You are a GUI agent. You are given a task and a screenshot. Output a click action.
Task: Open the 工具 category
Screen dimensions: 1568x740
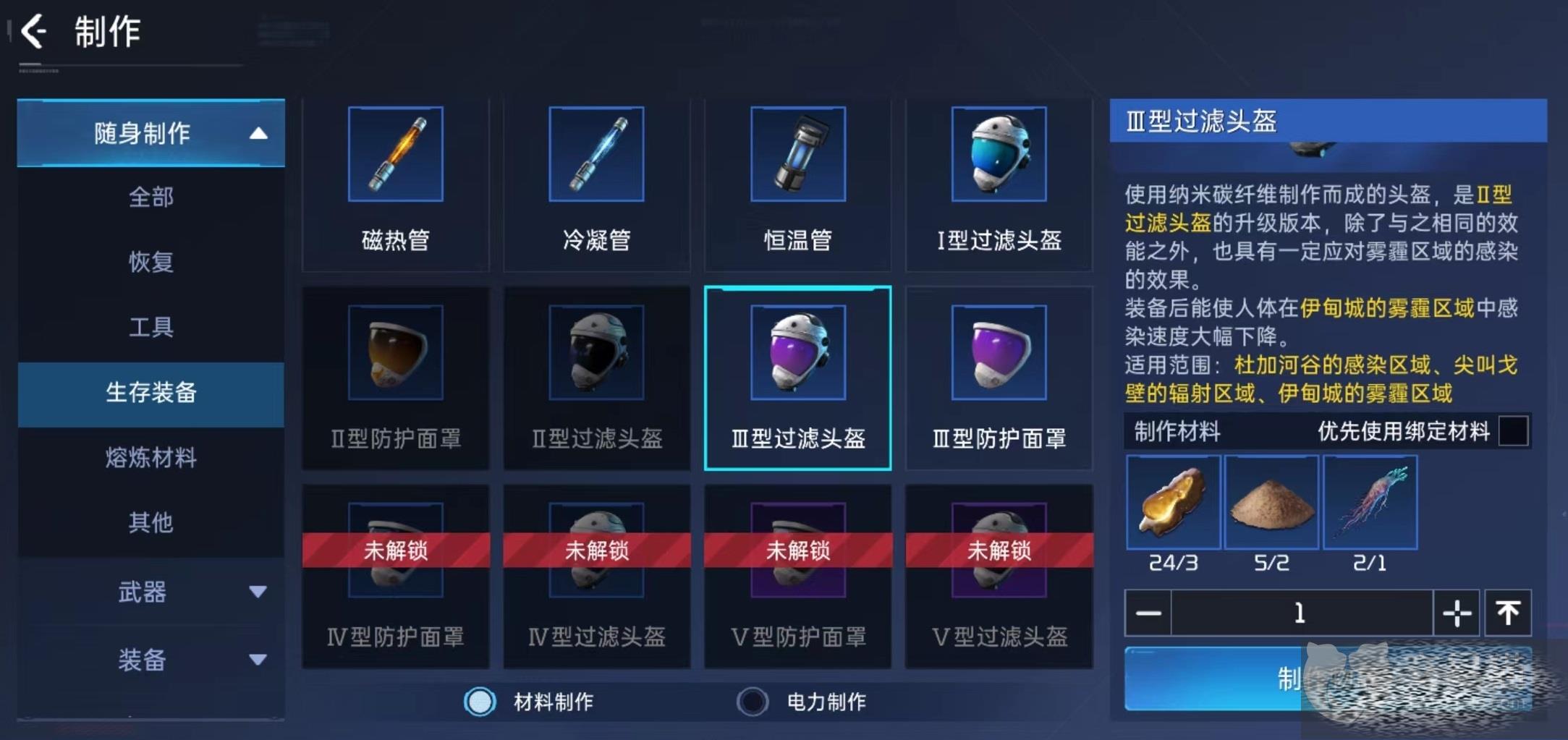(x=151, y=327)
